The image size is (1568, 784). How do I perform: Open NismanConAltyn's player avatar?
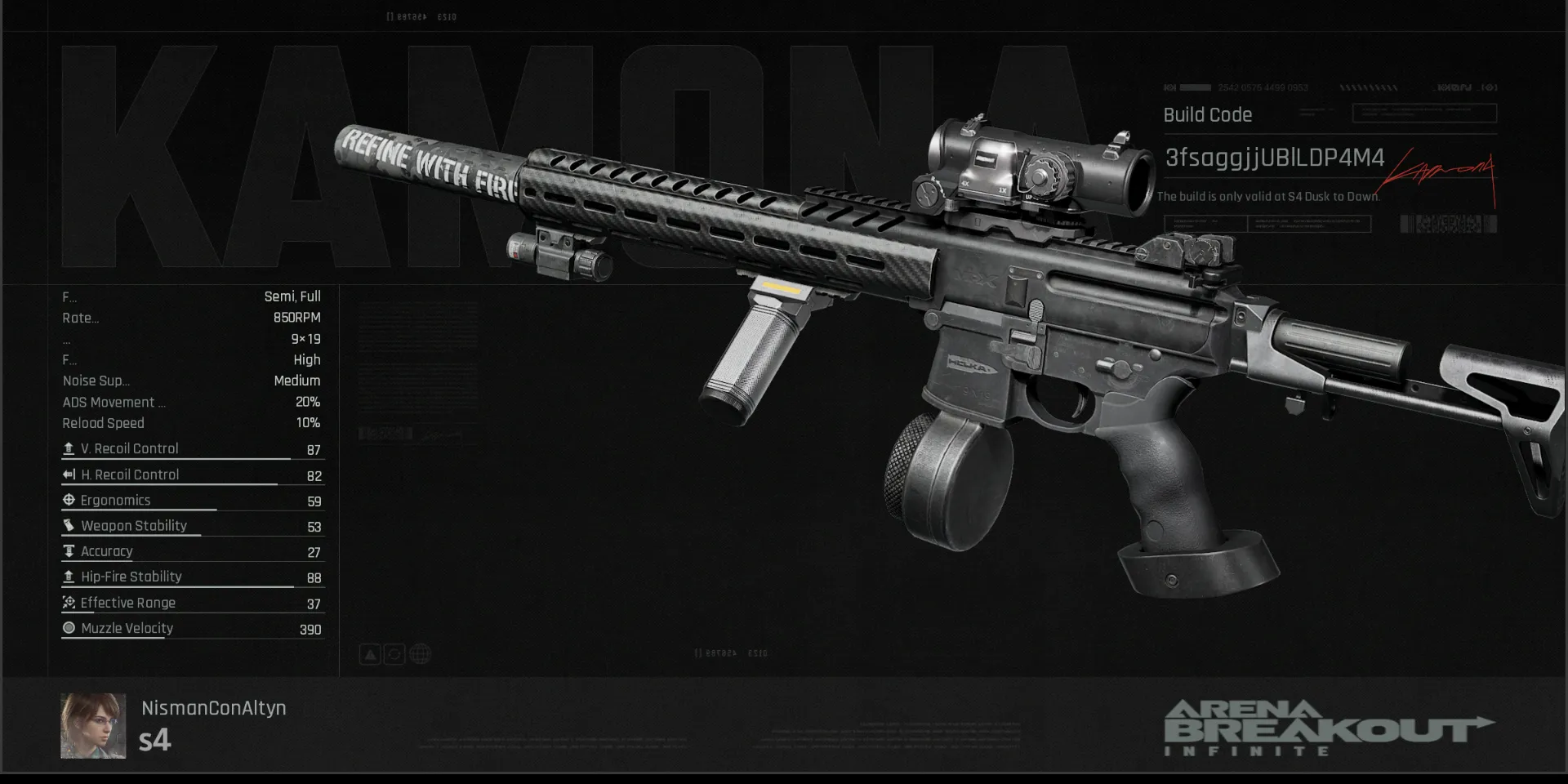click(x=93, y=726)
